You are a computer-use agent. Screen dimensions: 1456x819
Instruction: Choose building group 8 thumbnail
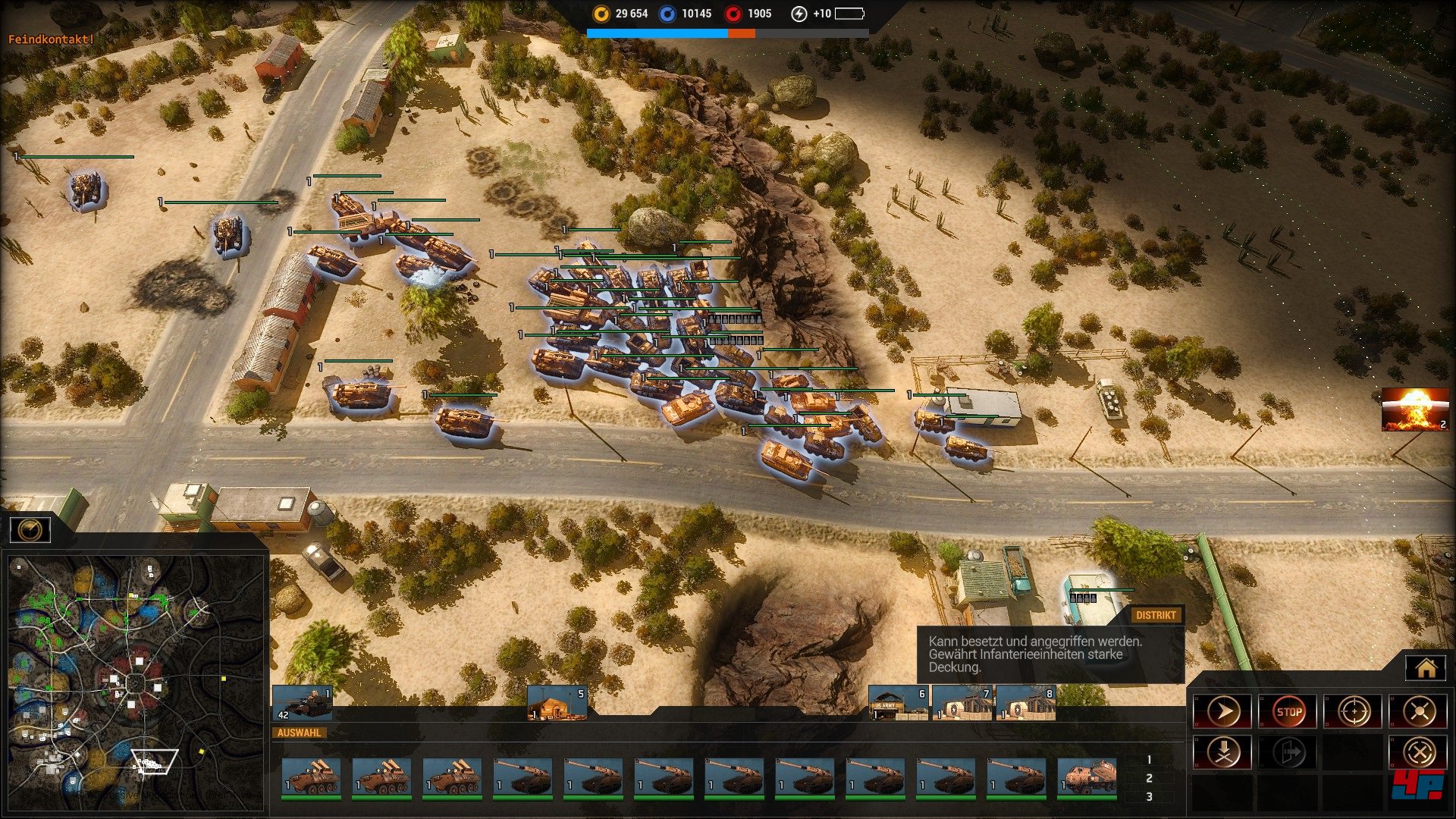(1025, 703)
